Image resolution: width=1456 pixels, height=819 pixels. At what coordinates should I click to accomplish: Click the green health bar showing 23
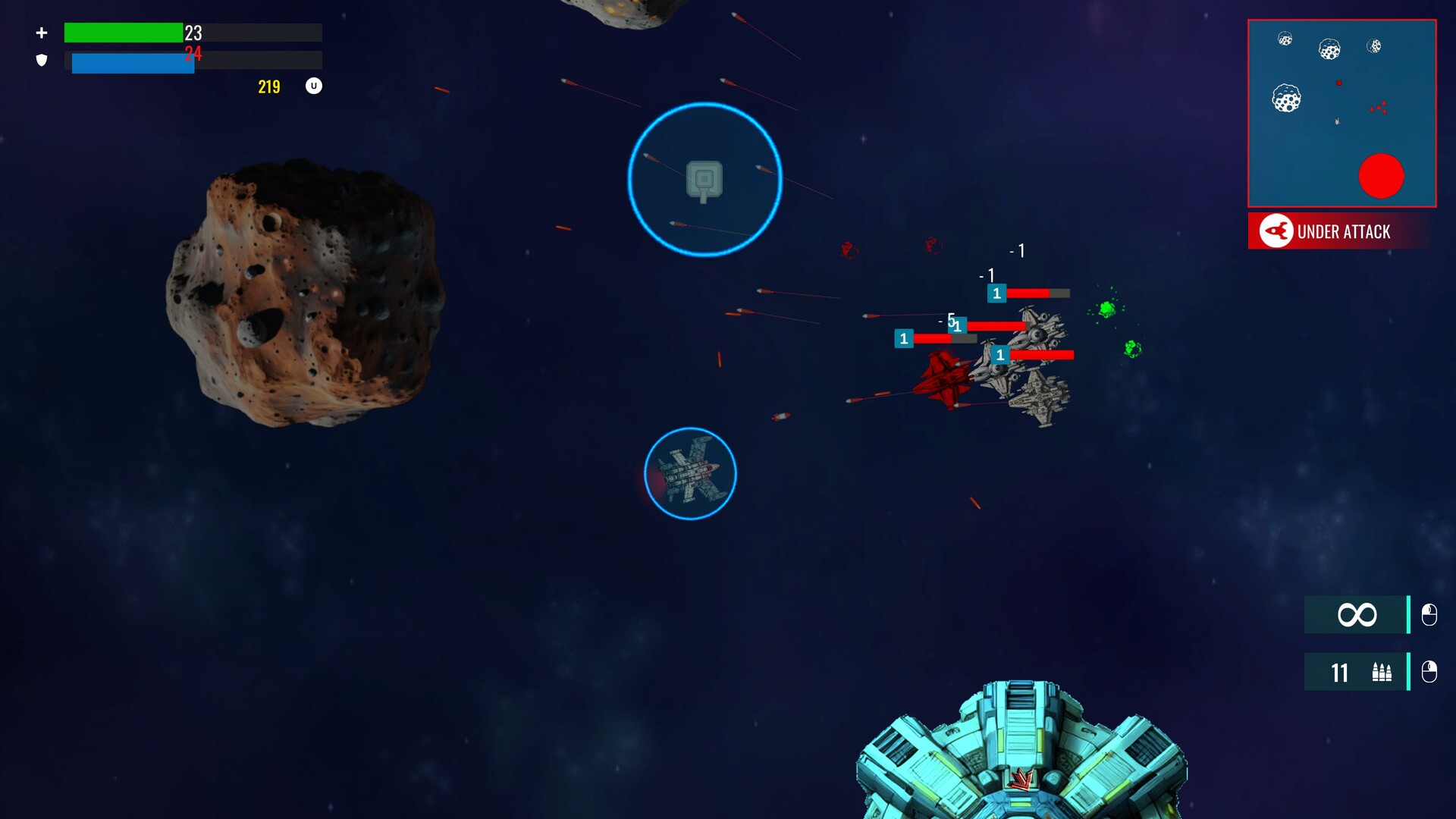pyautogui.click(x=125, y=33)
